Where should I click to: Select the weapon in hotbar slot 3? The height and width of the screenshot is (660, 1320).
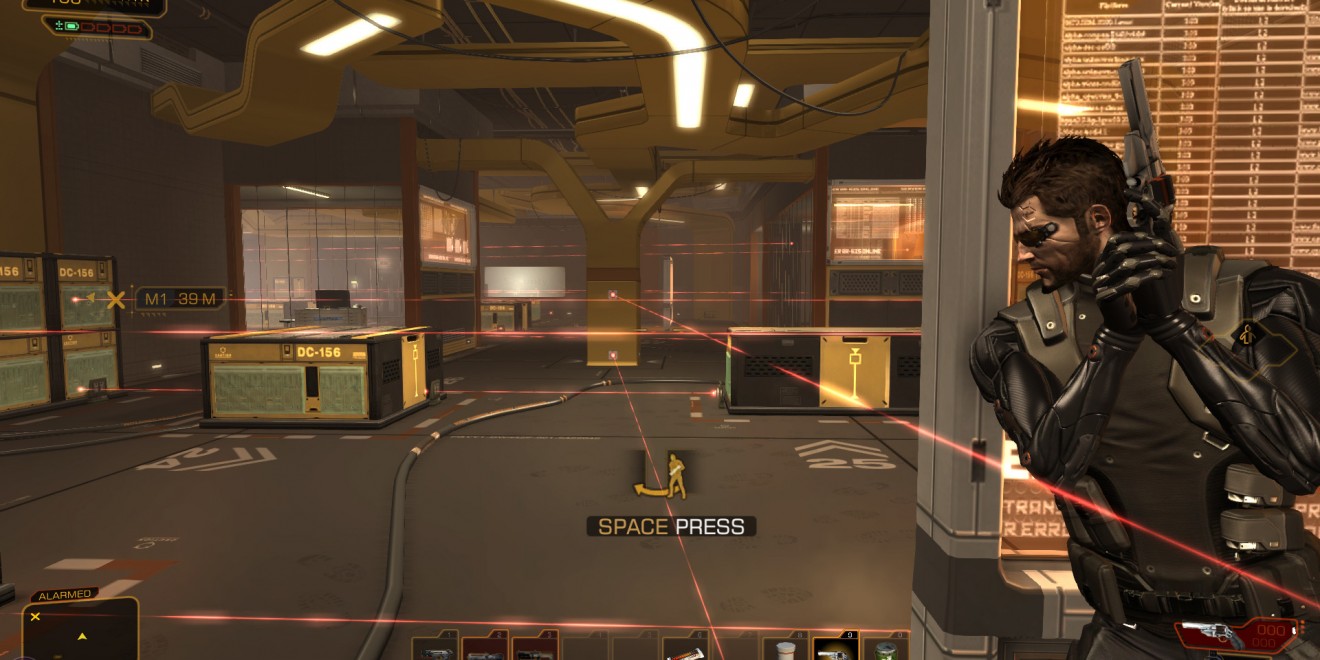[x=535, y=648]
